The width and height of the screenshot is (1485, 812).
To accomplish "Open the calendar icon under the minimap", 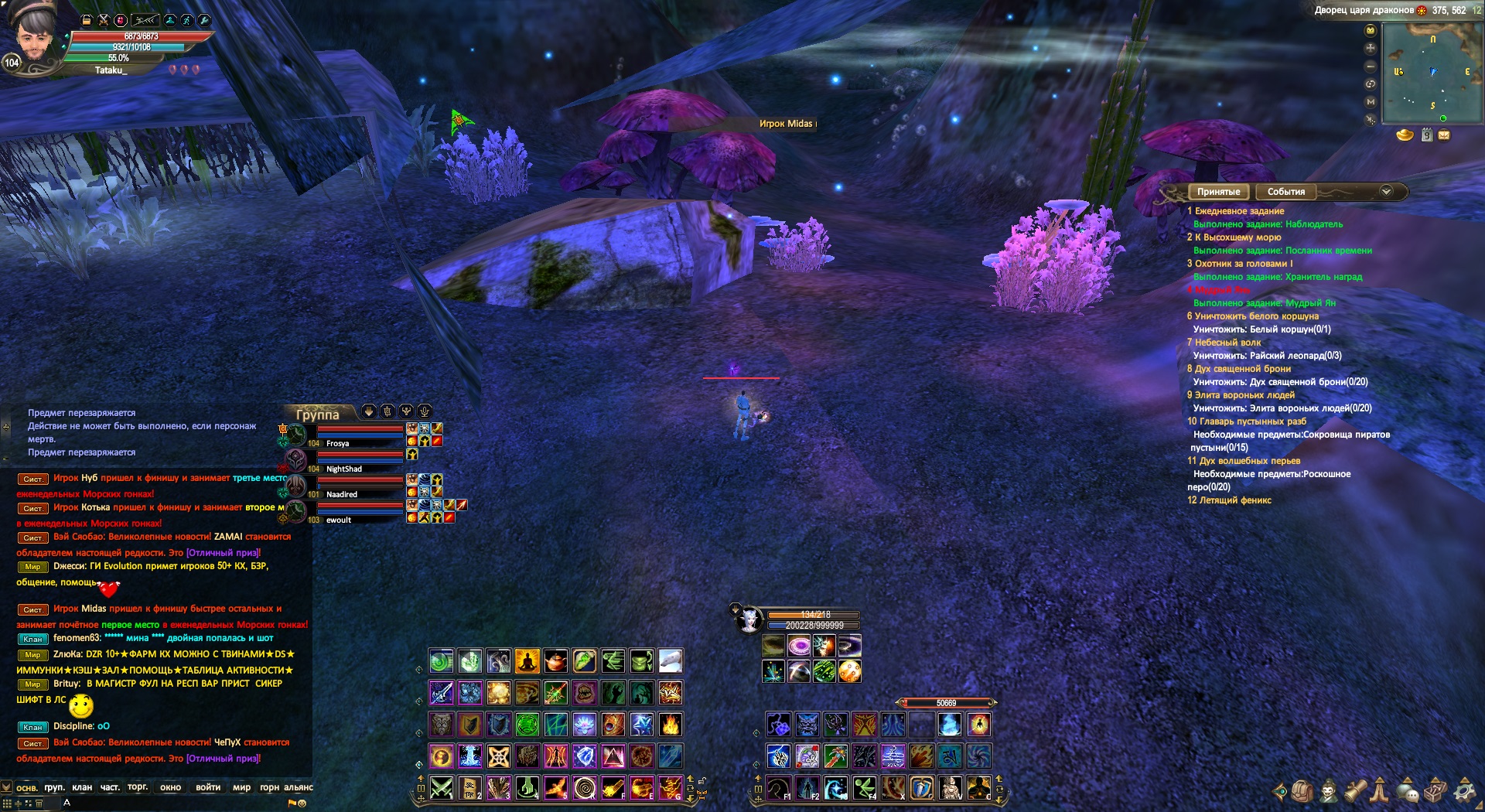I will tap(1427, 135).
